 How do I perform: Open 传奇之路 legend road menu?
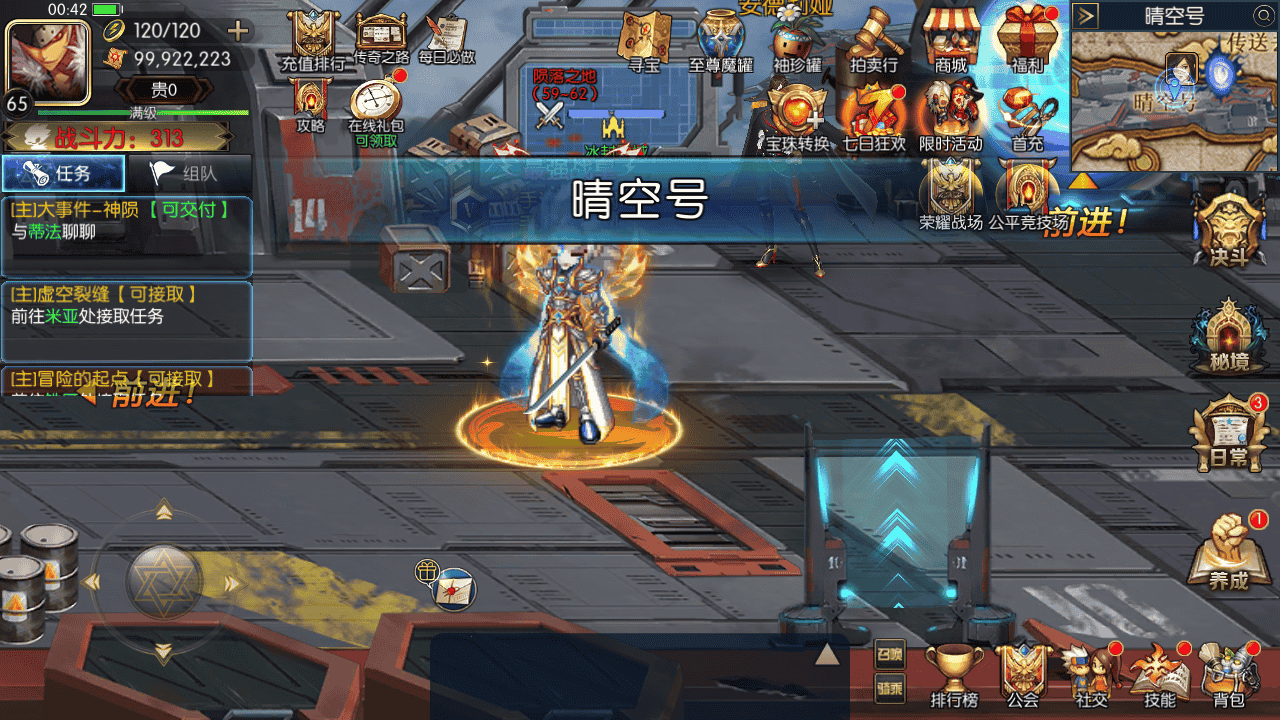380,40
